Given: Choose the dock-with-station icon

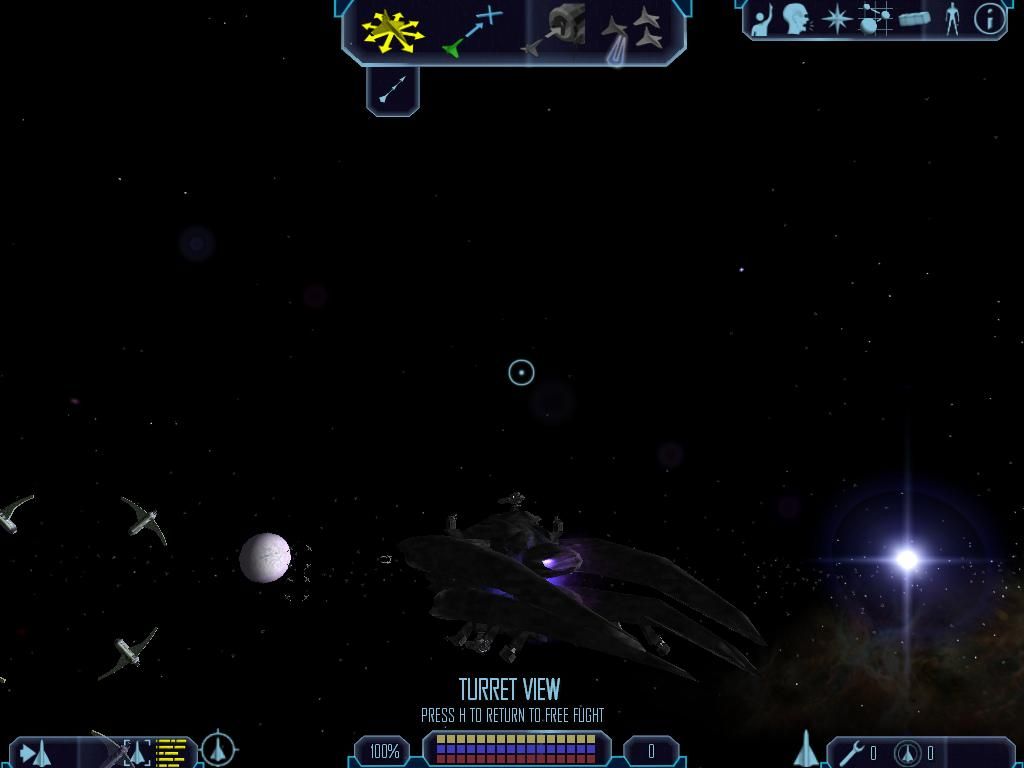Looking at the screenshot, I should click(556, 28).
